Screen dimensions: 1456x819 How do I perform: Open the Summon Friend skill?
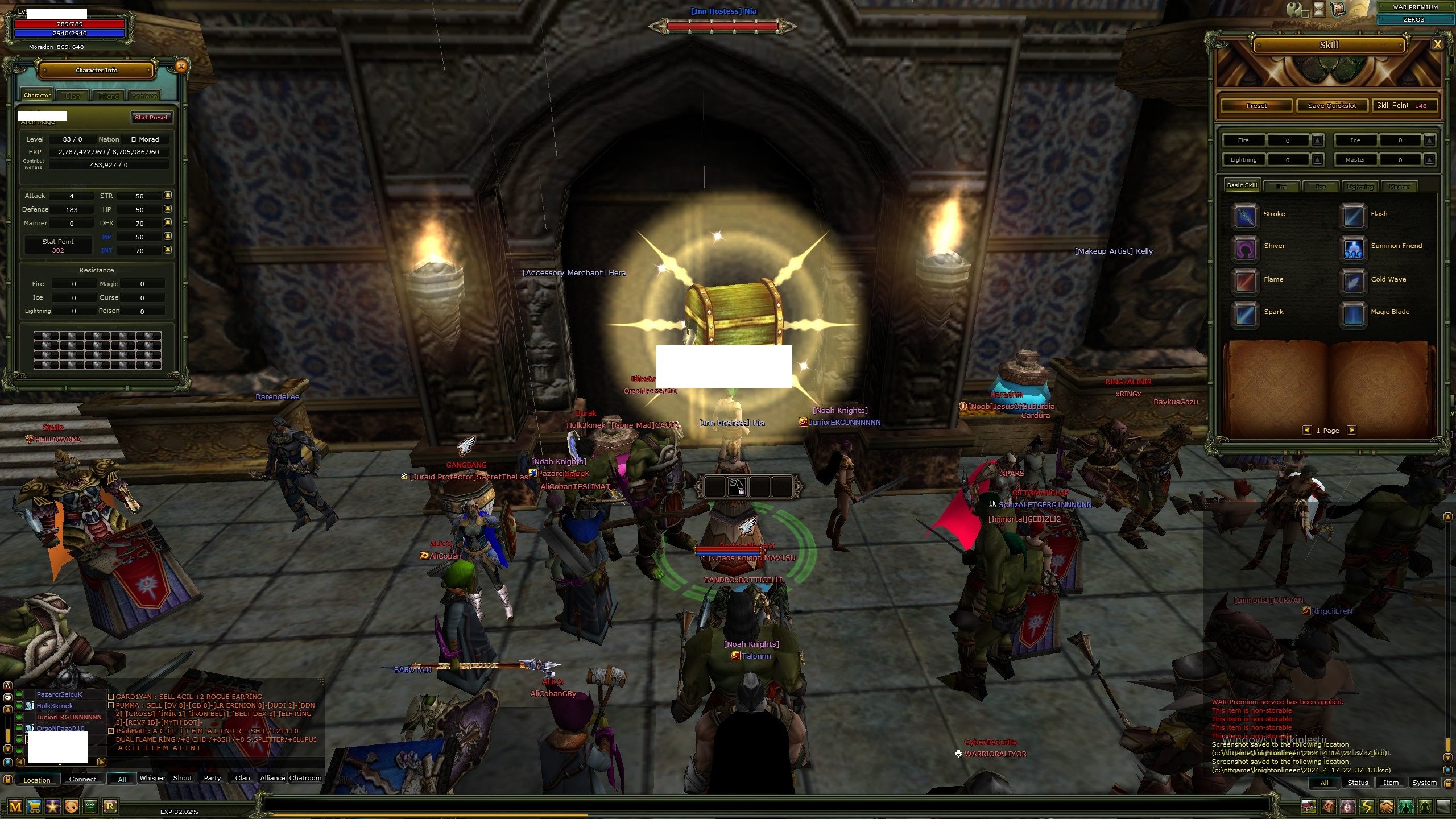pos(1352,249)
